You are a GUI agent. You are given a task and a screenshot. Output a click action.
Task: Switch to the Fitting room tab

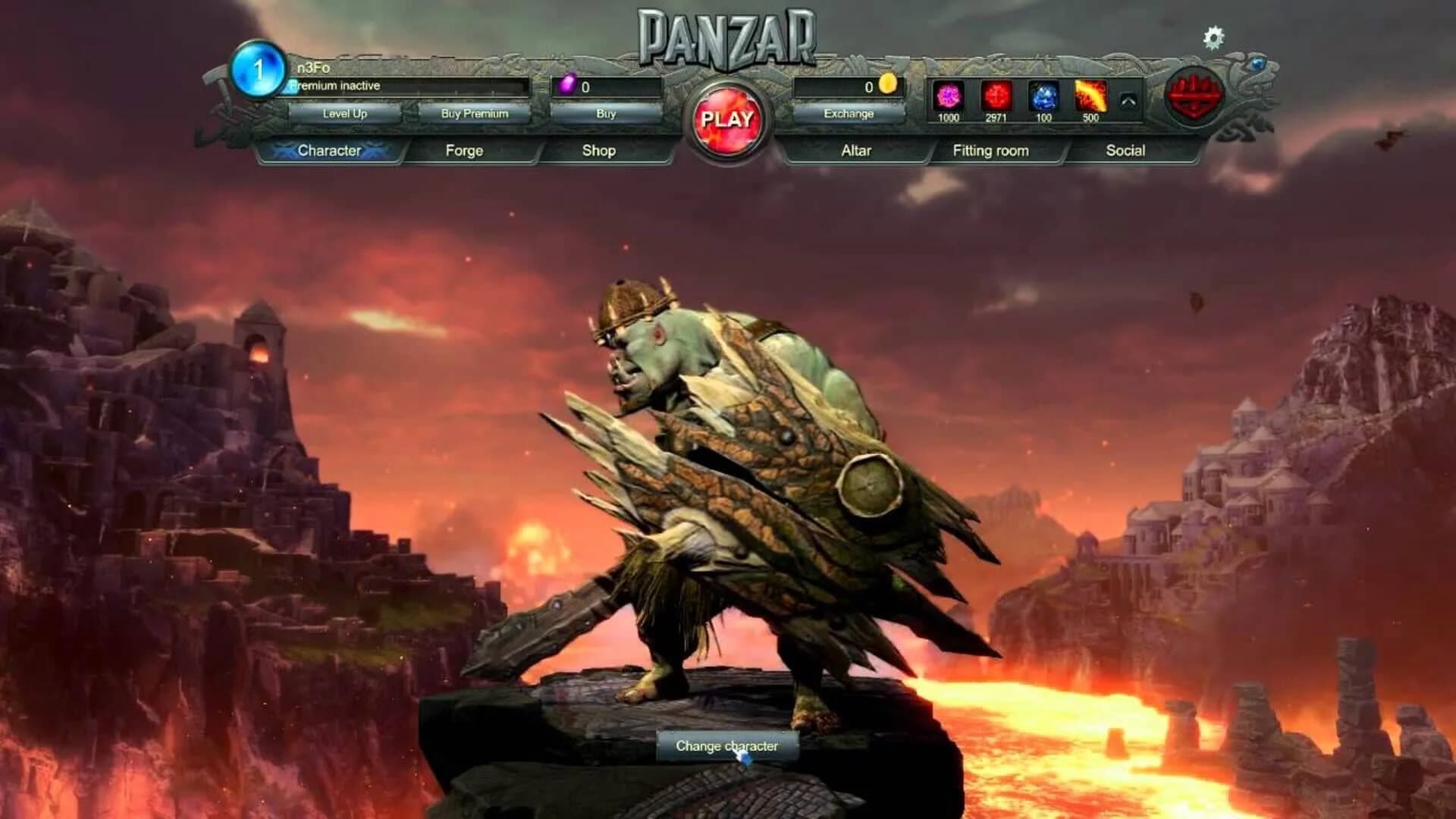click(991, 150)
